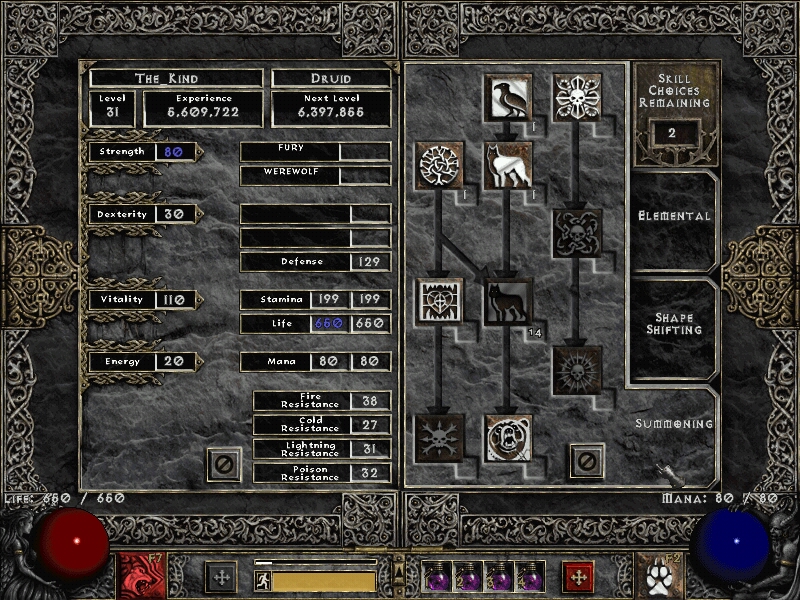Screen dimensions: 800x600
Task: Click the gray stat button on the left of the bar
Action: [x=221, y=577]
